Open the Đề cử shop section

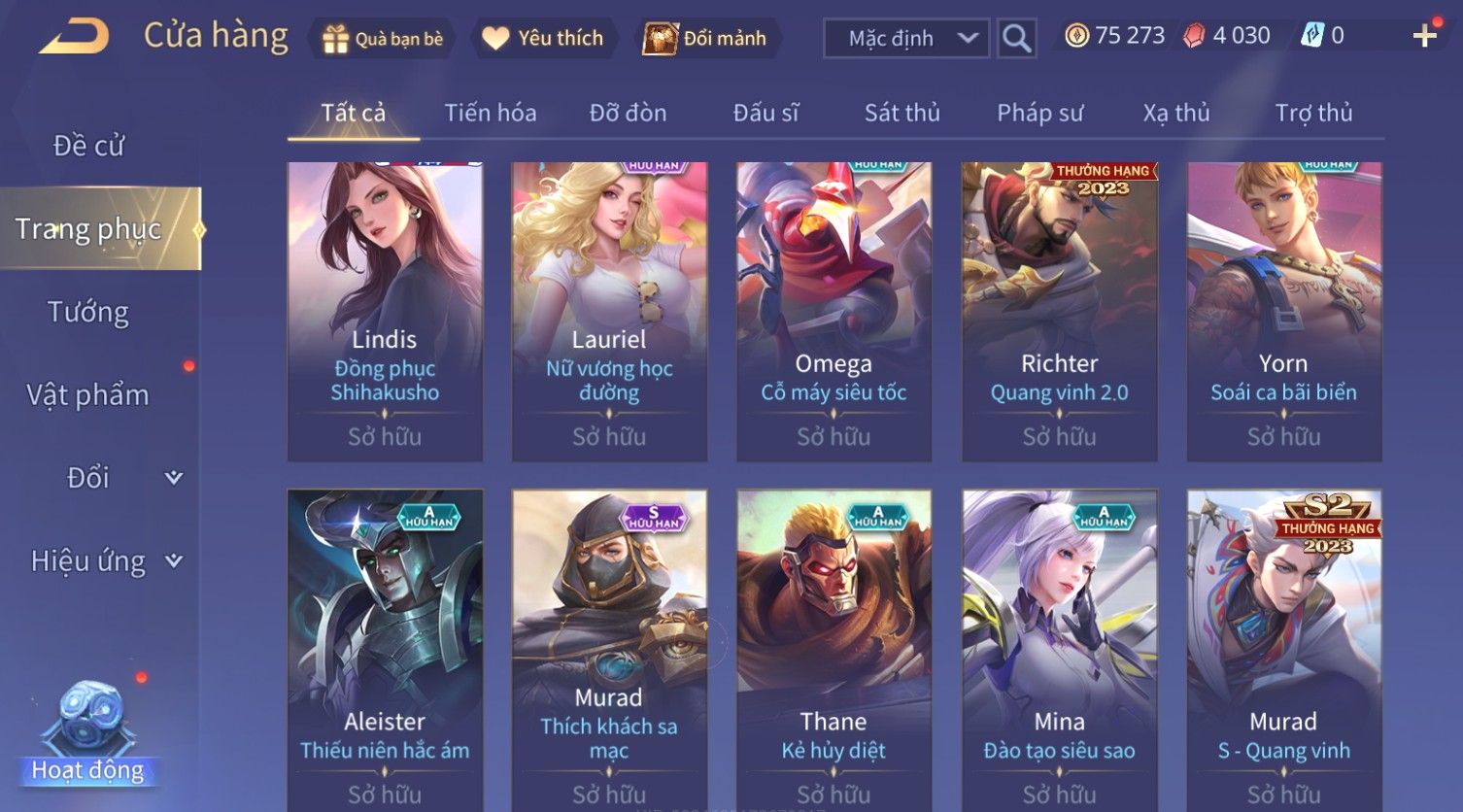[x=88, y=146]
